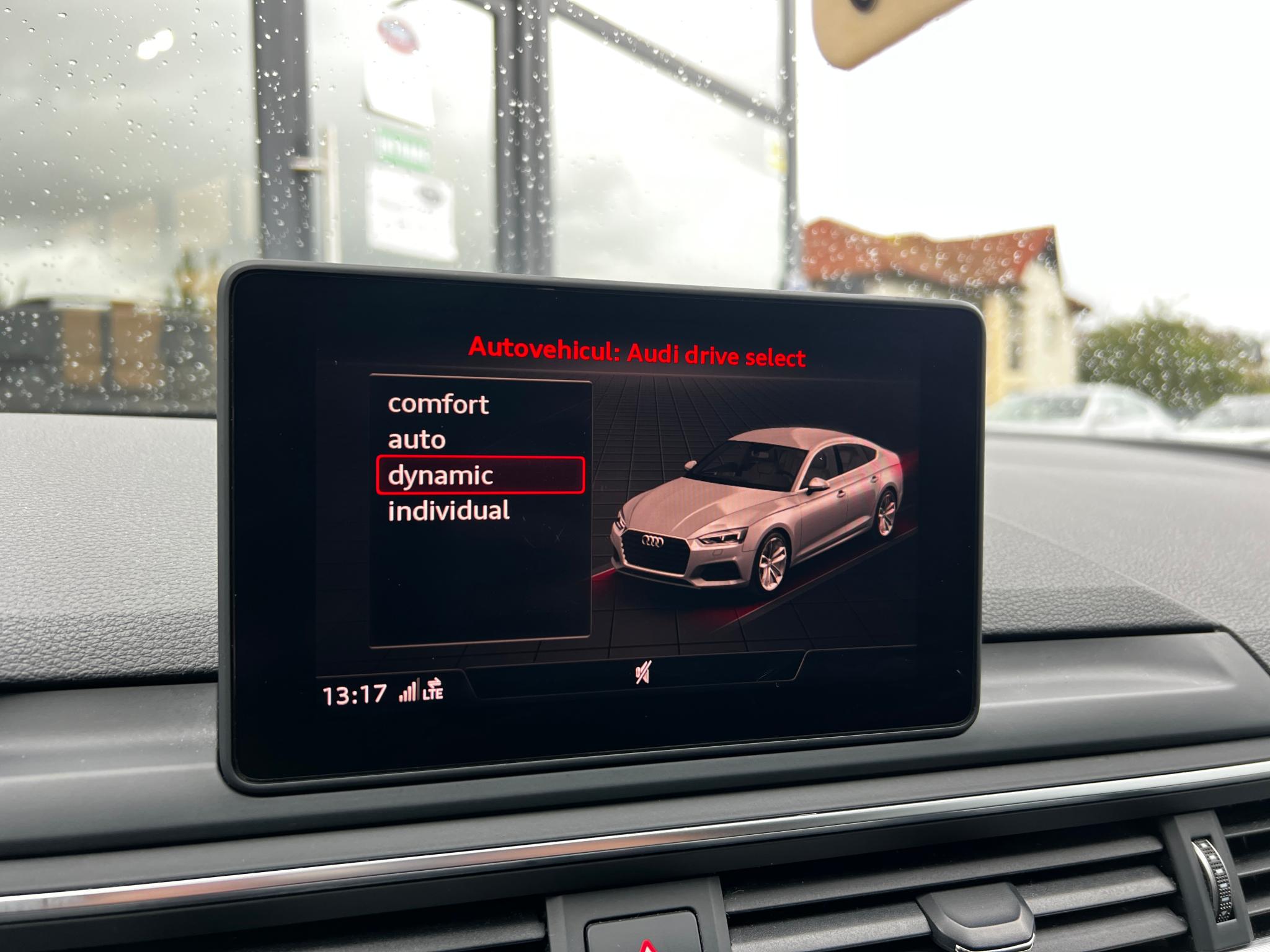This screenshot has width=1270, height=952.
Task: Tap inside the comfort list entry
Action: click(437, 405)
